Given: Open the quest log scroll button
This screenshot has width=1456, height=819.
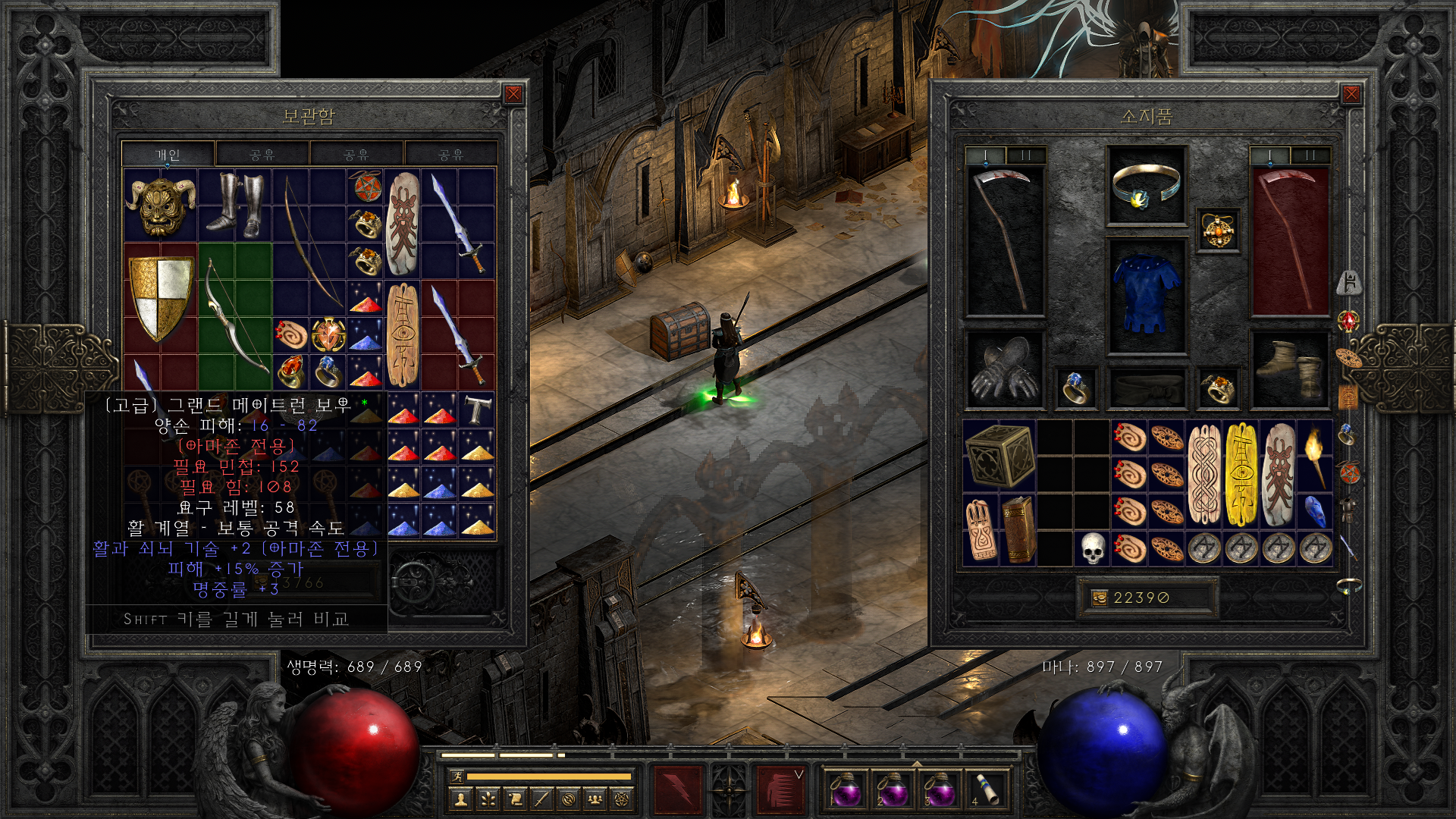Looking at the screenshot, I should 515,799.
